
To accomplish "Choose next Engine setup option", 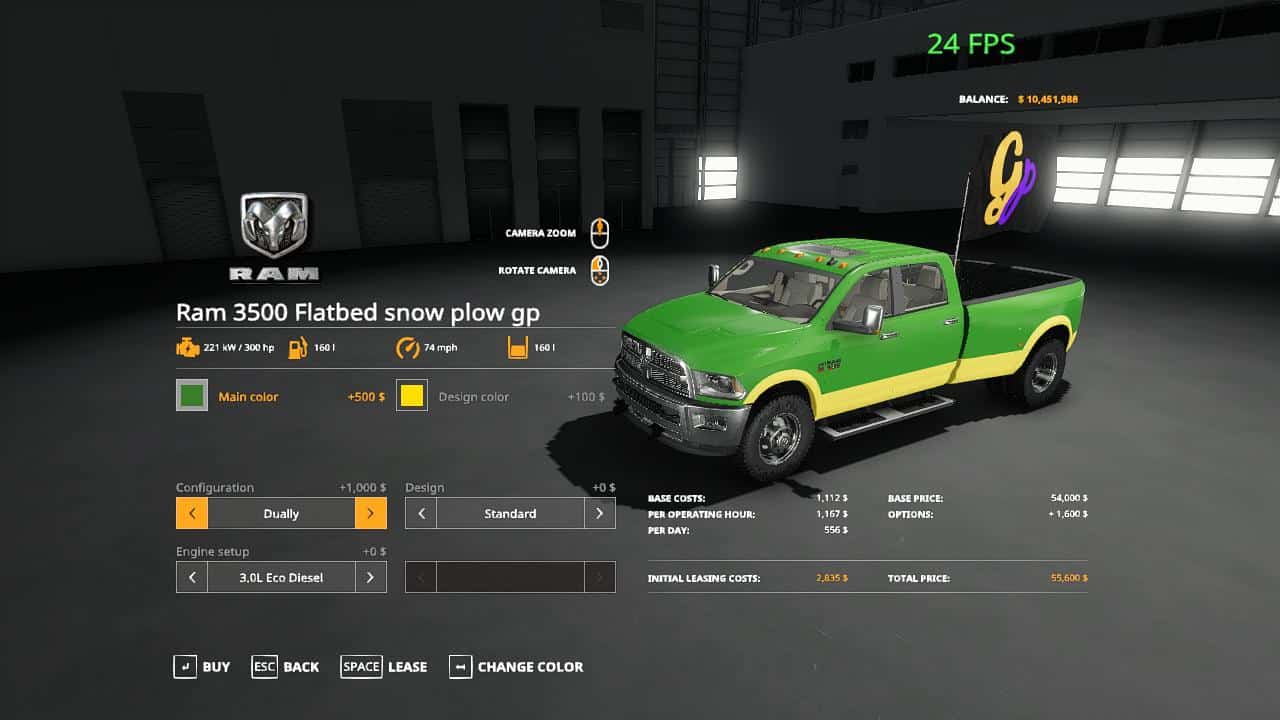I will pos(370,578).
